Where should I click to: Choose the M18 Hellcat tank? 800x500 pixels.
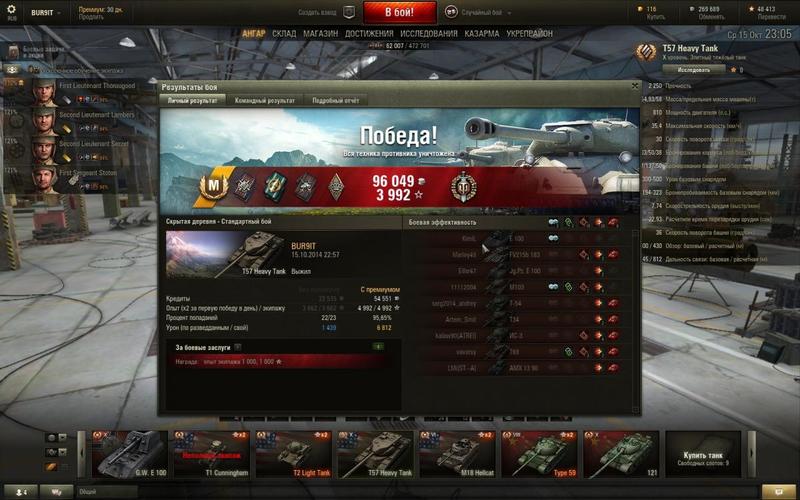pyautogui.click(x=456, y=455)
